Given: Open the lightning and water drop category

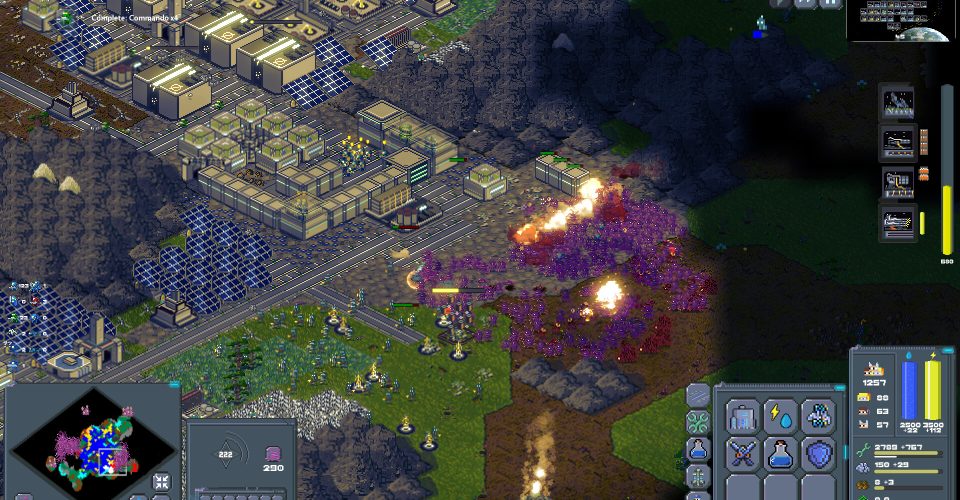Looking at the screenshot, I should (781, 414).
